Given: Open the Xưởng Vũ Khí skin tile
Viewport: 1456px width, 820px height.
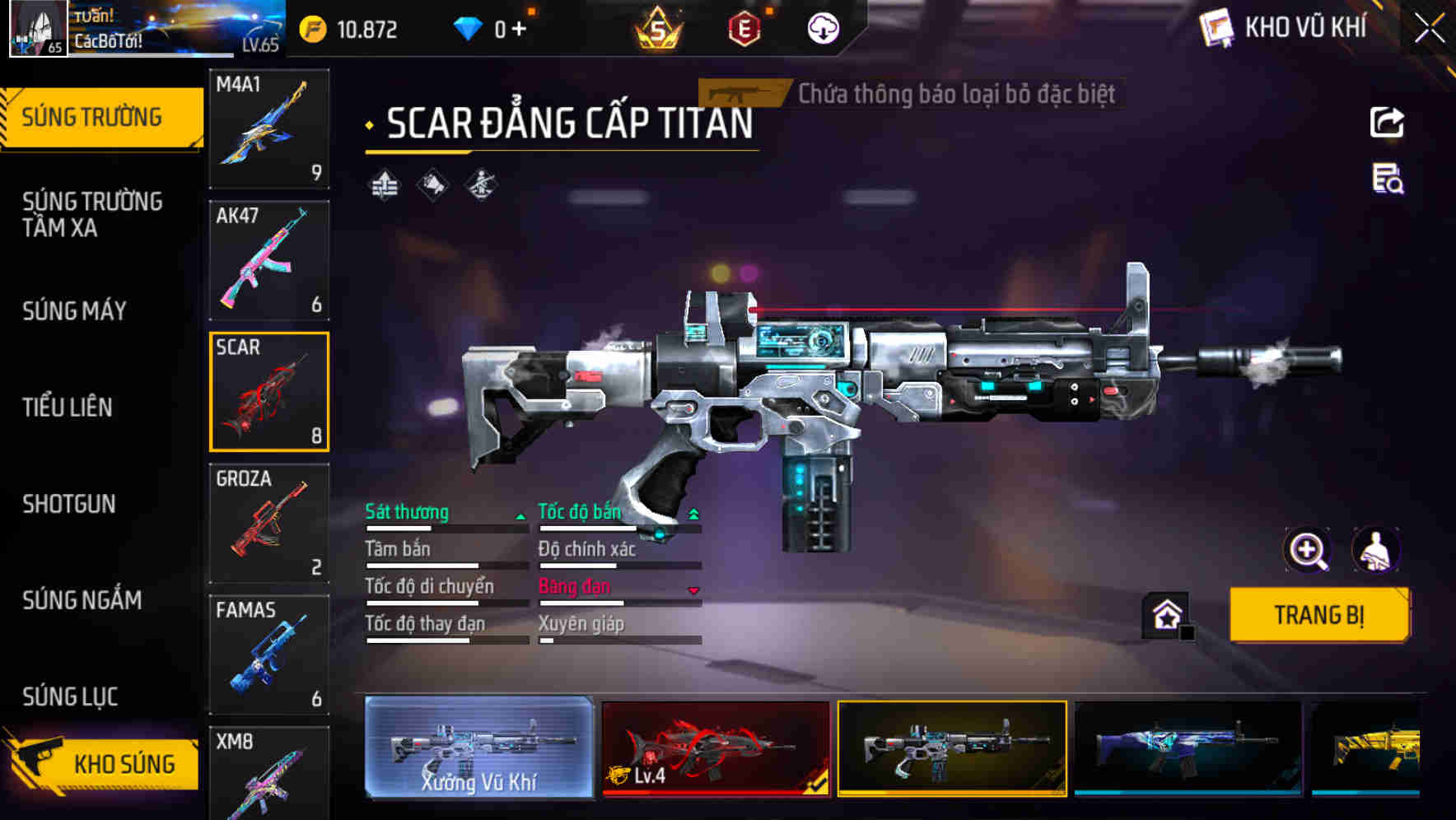Looking at the screenshot, I should tap(478, 747).
